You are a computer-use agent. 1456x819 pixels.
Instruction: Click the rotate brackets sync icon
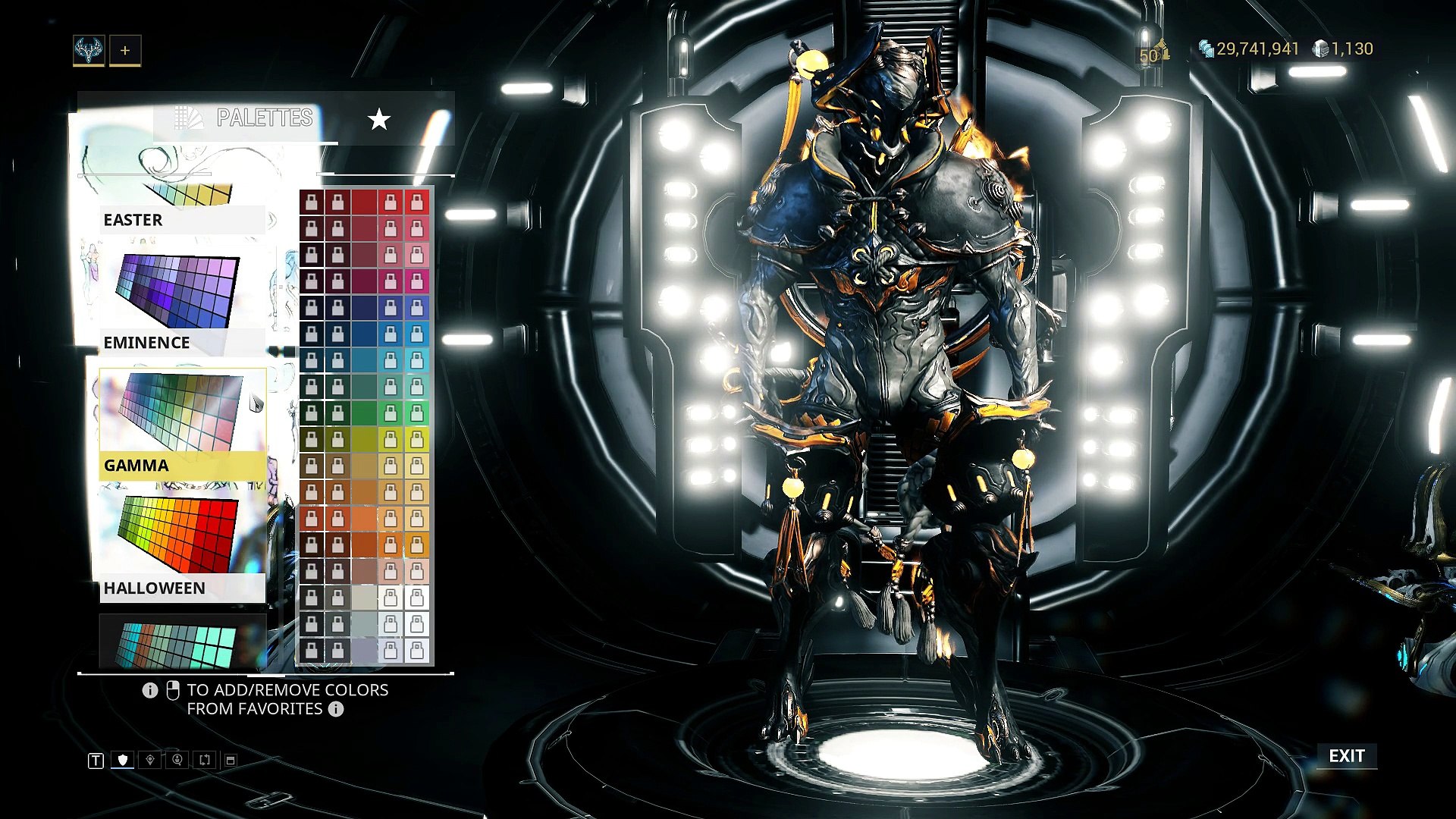click(204, 758)
